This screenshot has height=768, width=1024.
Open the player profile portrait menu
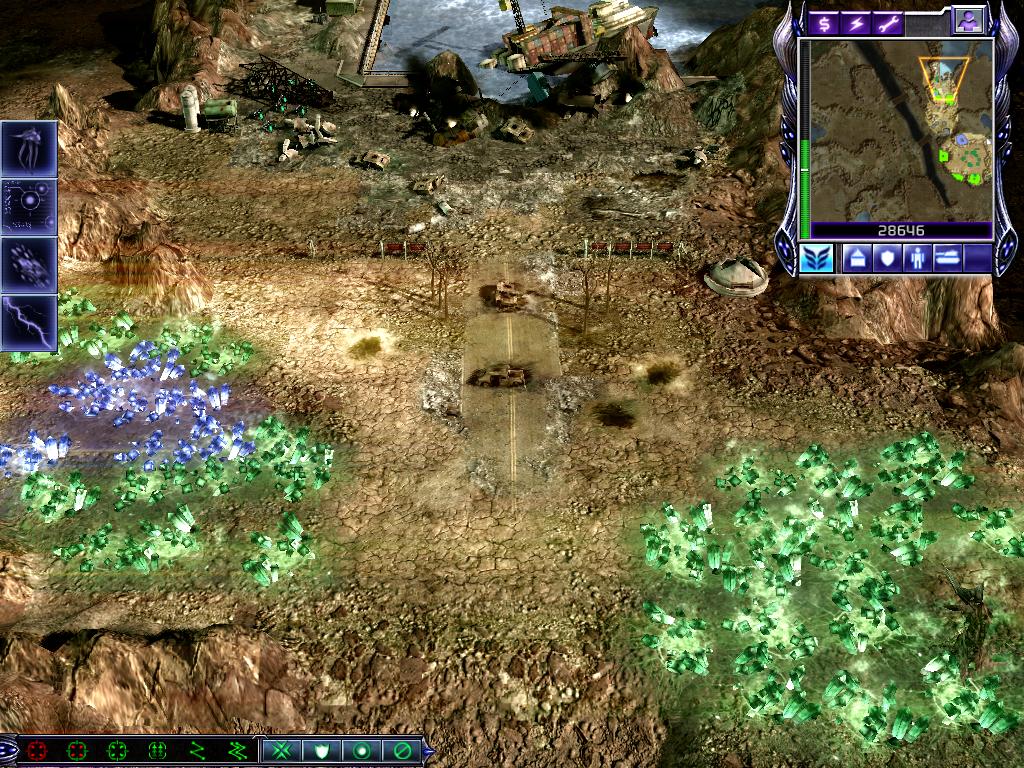[968, 20]
